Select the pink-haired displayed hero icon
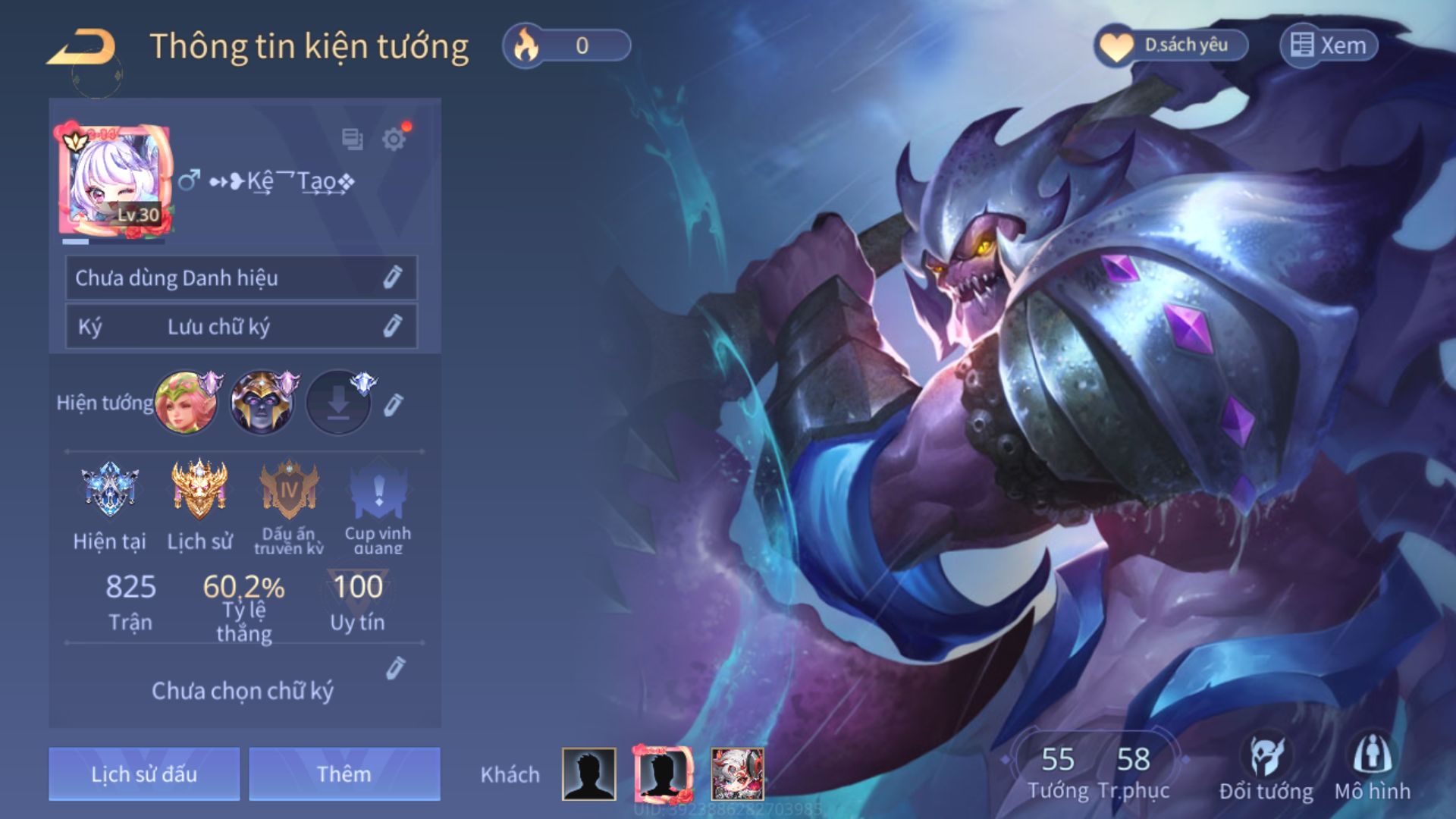The width and height of the screenshot is (1456, 819). point(186,403)
